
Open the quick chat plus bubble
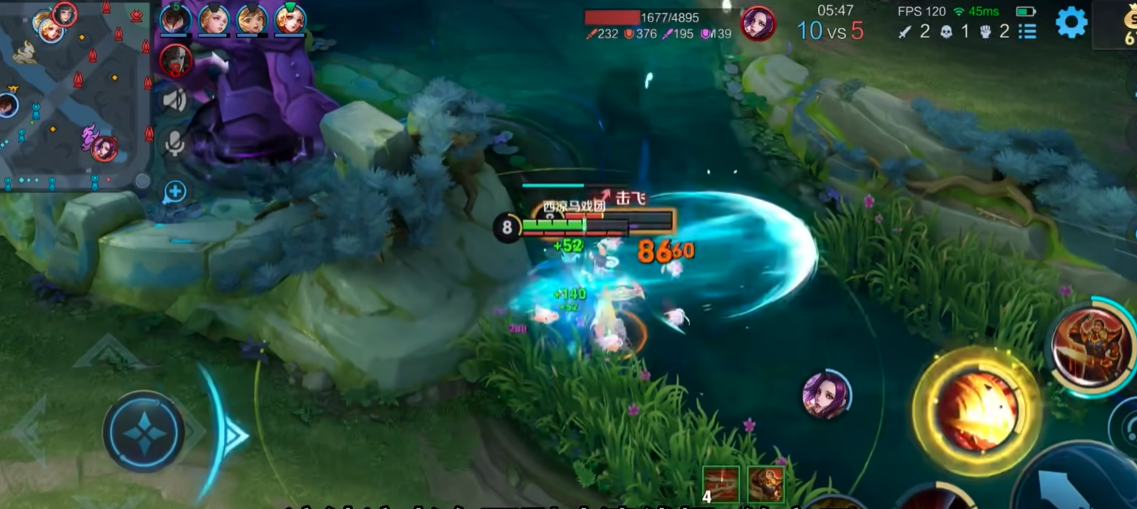pyautogui.click(x=175, y=191)
